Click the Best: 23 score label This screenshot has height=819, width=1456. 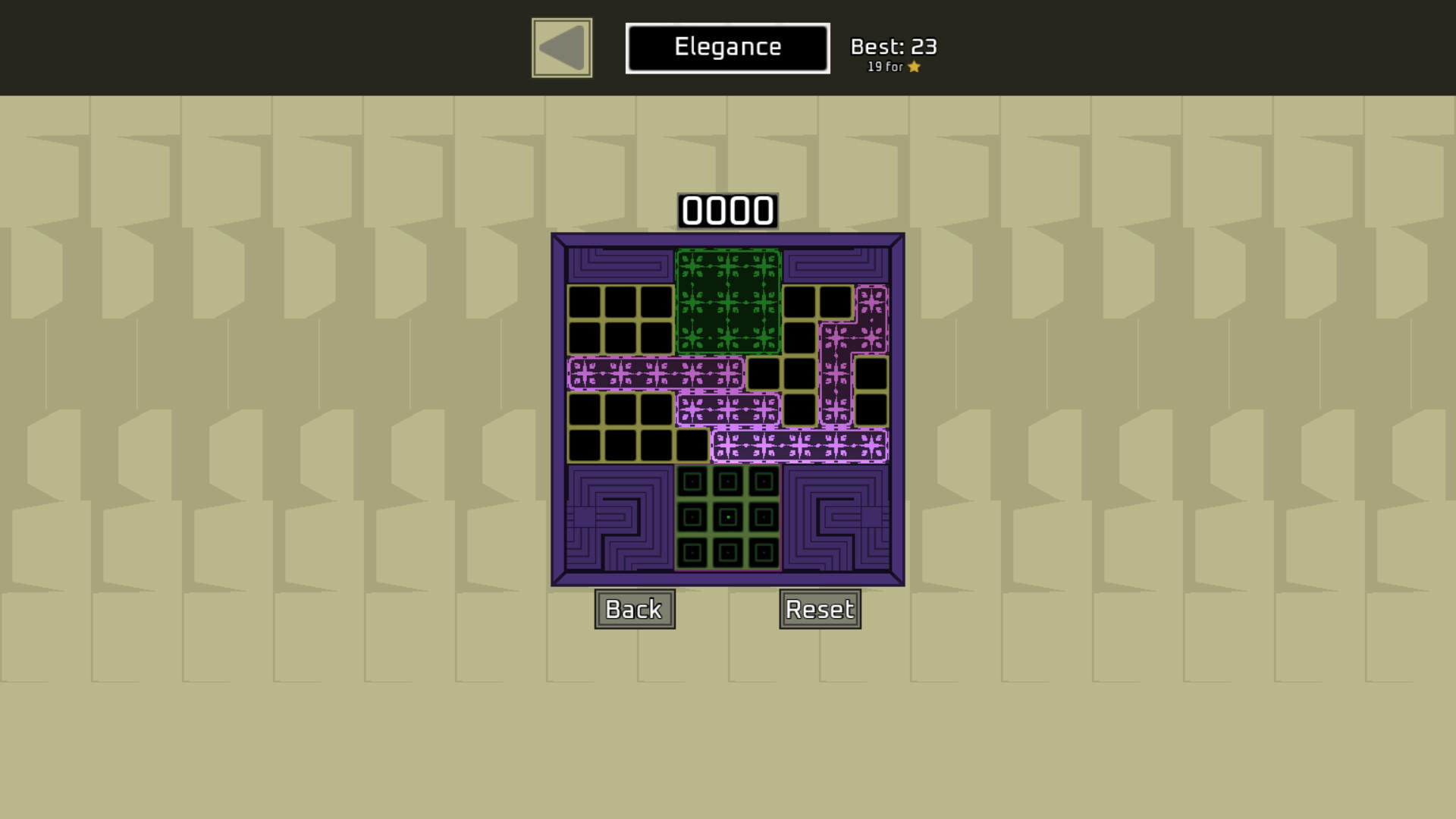893,45
